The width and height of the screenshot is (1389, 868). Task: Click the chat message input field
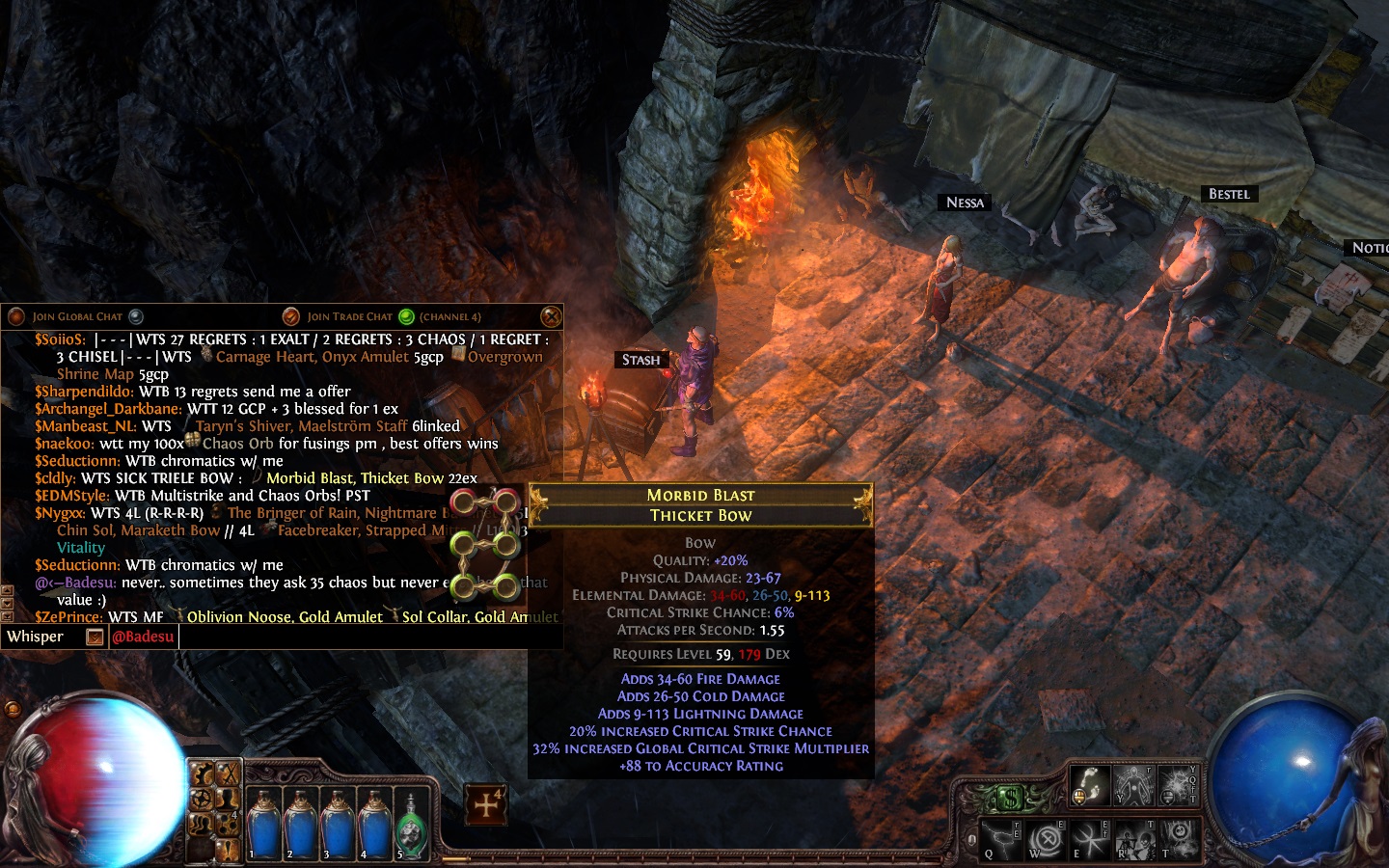pyautogui.click(x=367, y=637)
